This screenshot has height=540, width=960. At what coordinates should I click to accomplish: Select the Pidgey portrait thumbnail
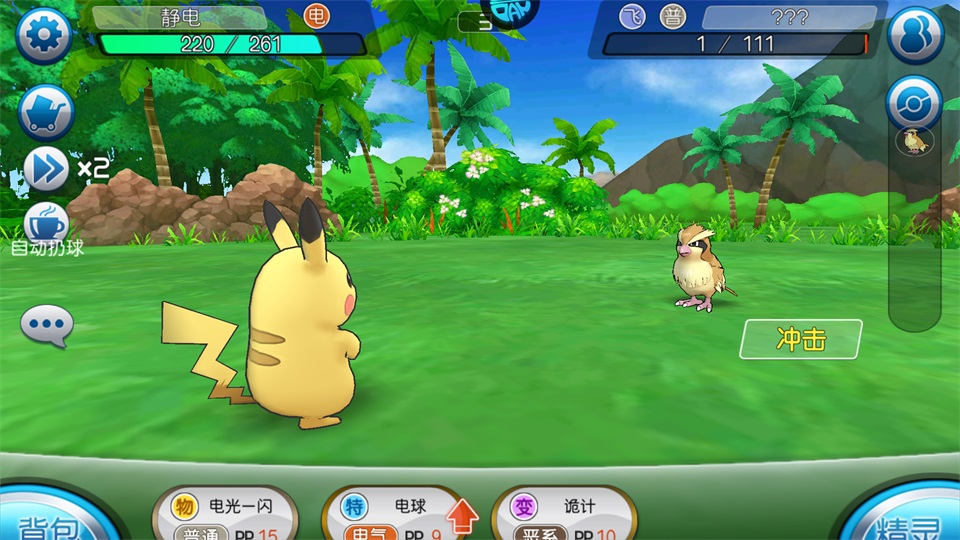[914, 142]
